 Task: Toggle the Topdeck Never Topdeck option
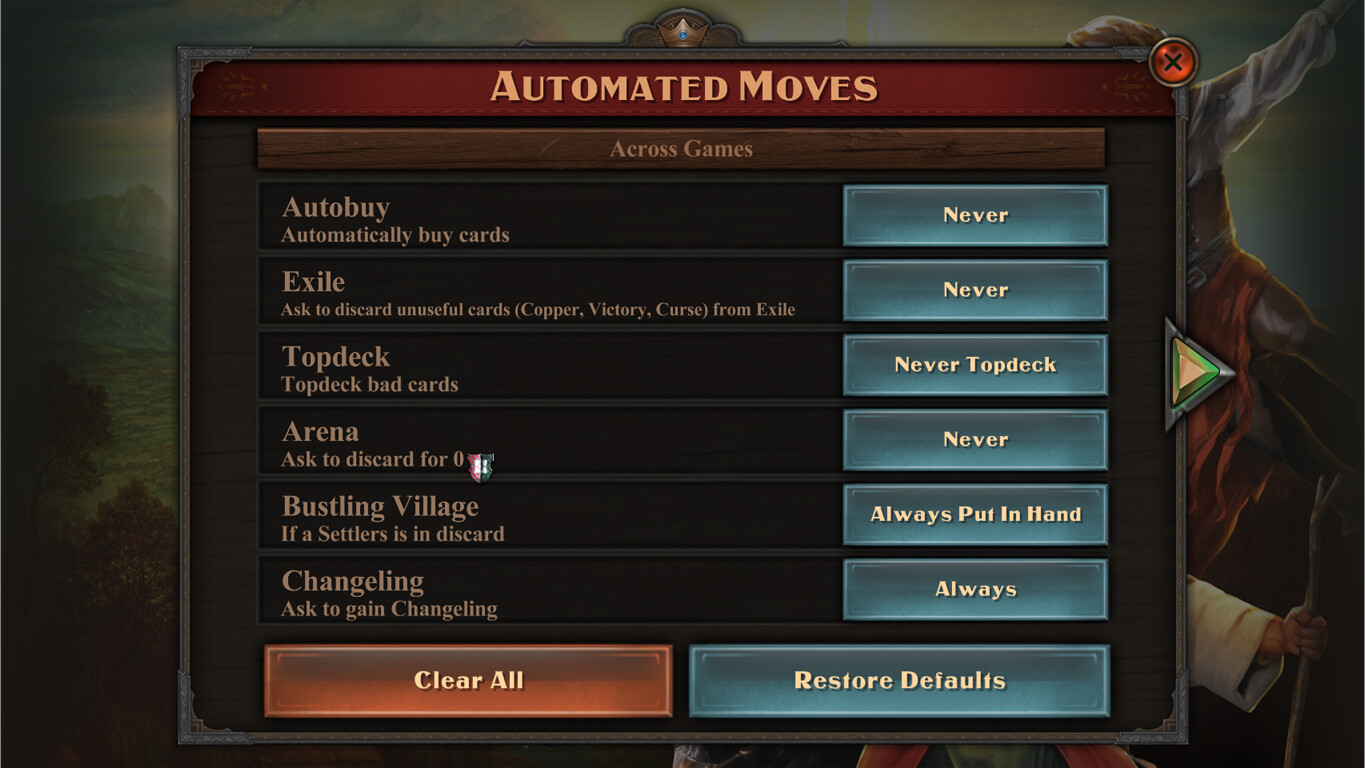(975, 365)
